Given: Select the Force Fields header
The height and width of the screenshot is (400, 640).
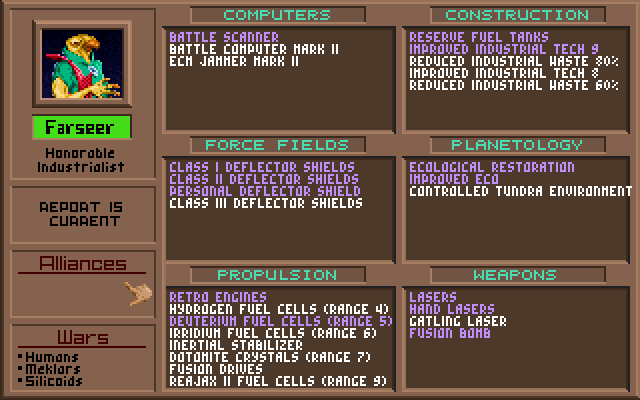Looking at the screenshot, I should pyautogui.click(x=277, y=145).
